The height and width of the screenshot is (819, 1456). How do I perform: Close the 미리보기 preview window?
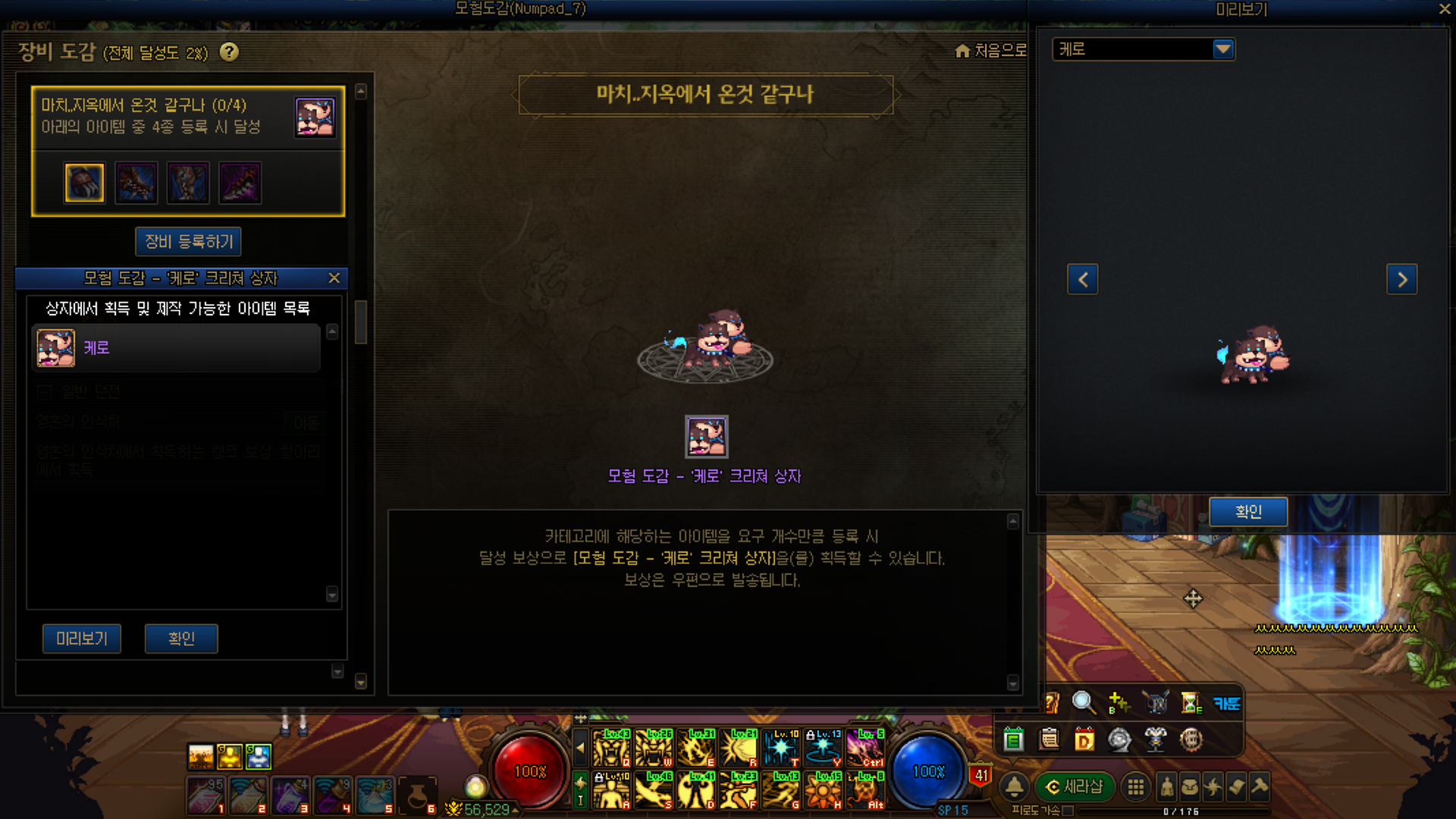pos(1445,9)
